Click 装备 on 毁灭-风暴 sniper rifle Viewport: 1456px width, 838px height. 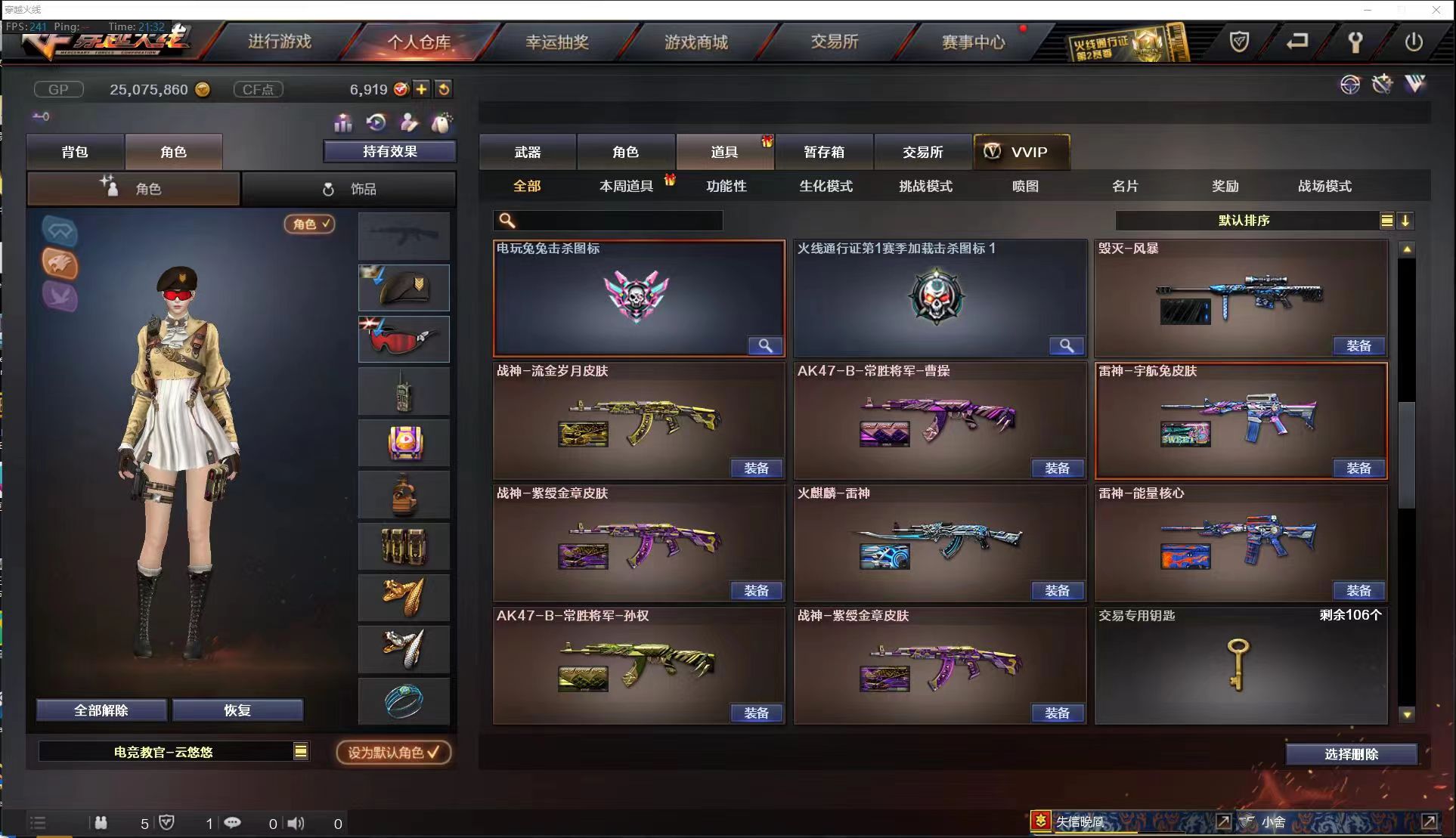click(x=1358, y=345)
